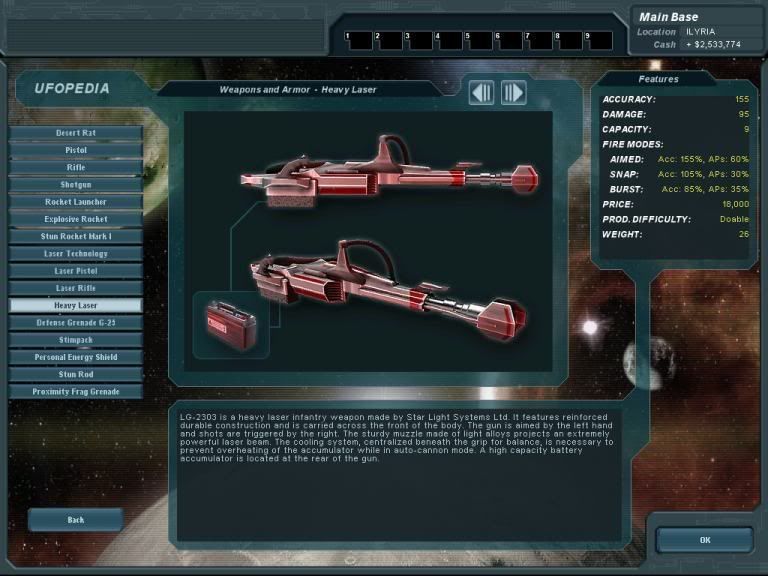Confirm with the OK button

[704, 540]
